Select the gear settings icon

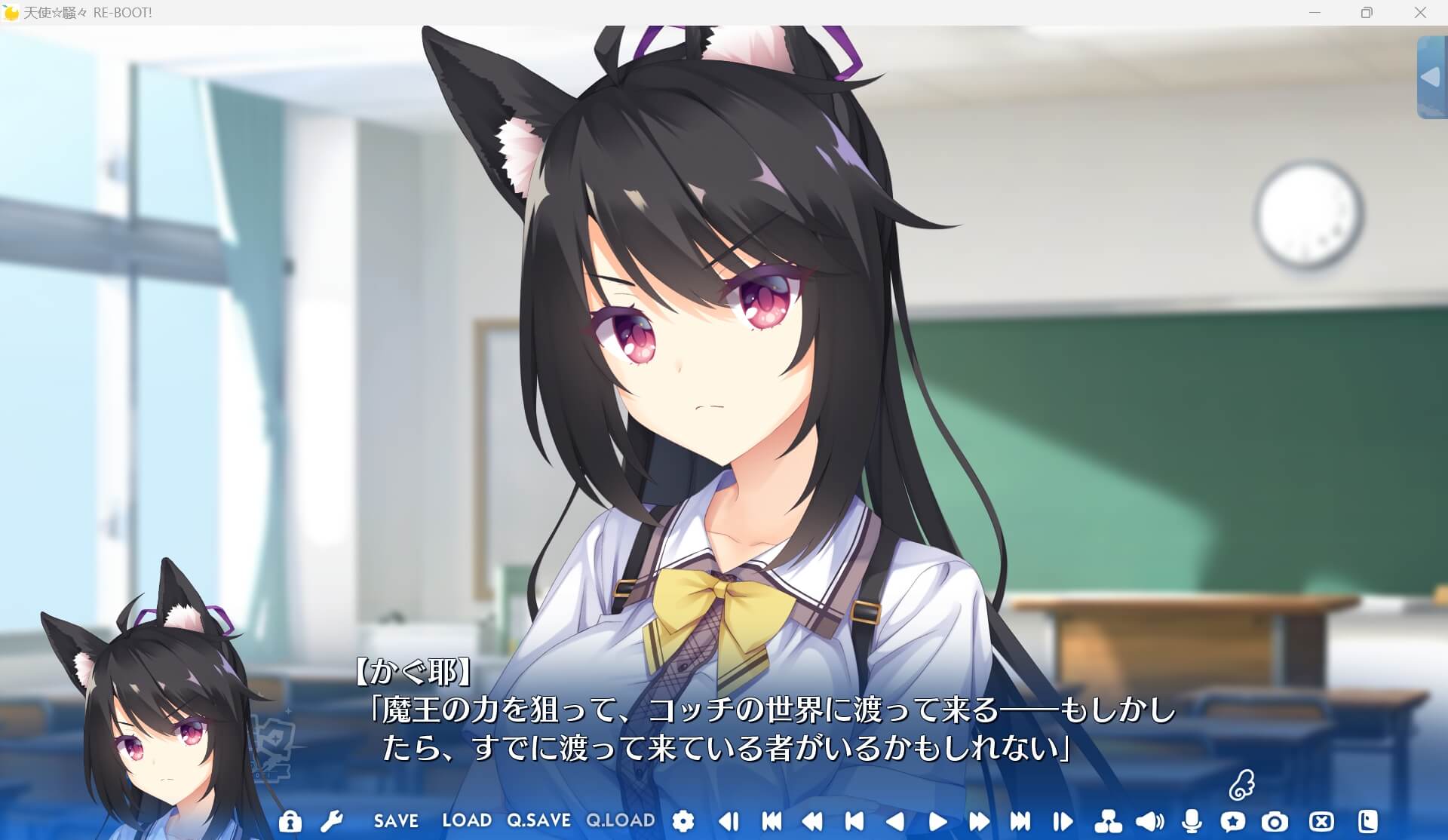point(683,821)
